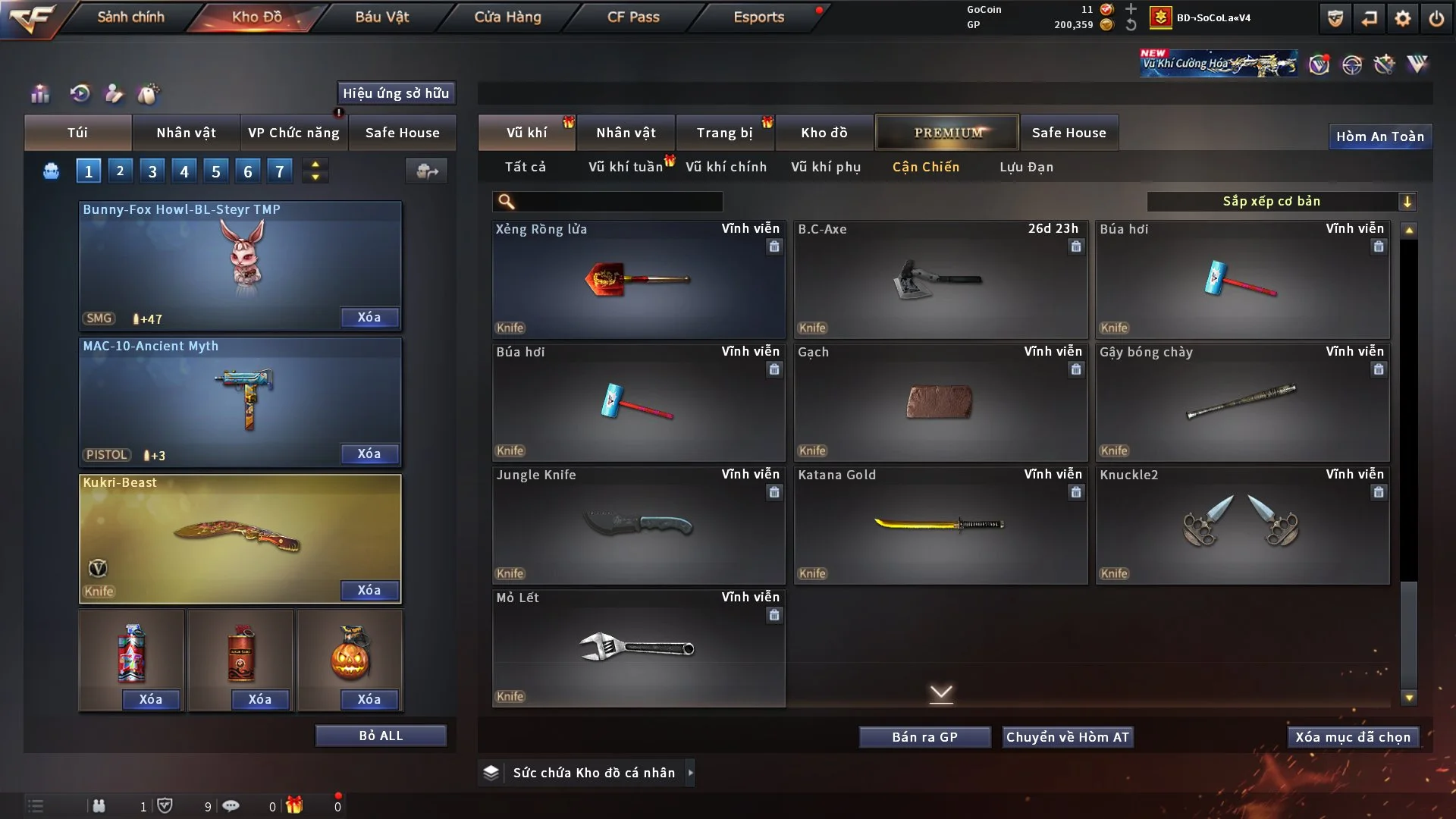
Task: Mark B.C-Axe for deletion with its trash toggle
Action: click(x=1075, y=246)
